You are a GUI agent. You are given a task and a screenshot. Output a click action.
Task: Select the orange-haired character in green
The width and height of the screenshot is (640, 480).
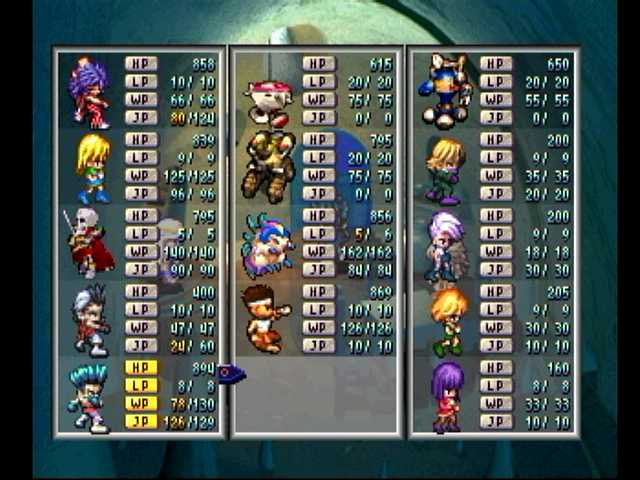pos(447,321)
